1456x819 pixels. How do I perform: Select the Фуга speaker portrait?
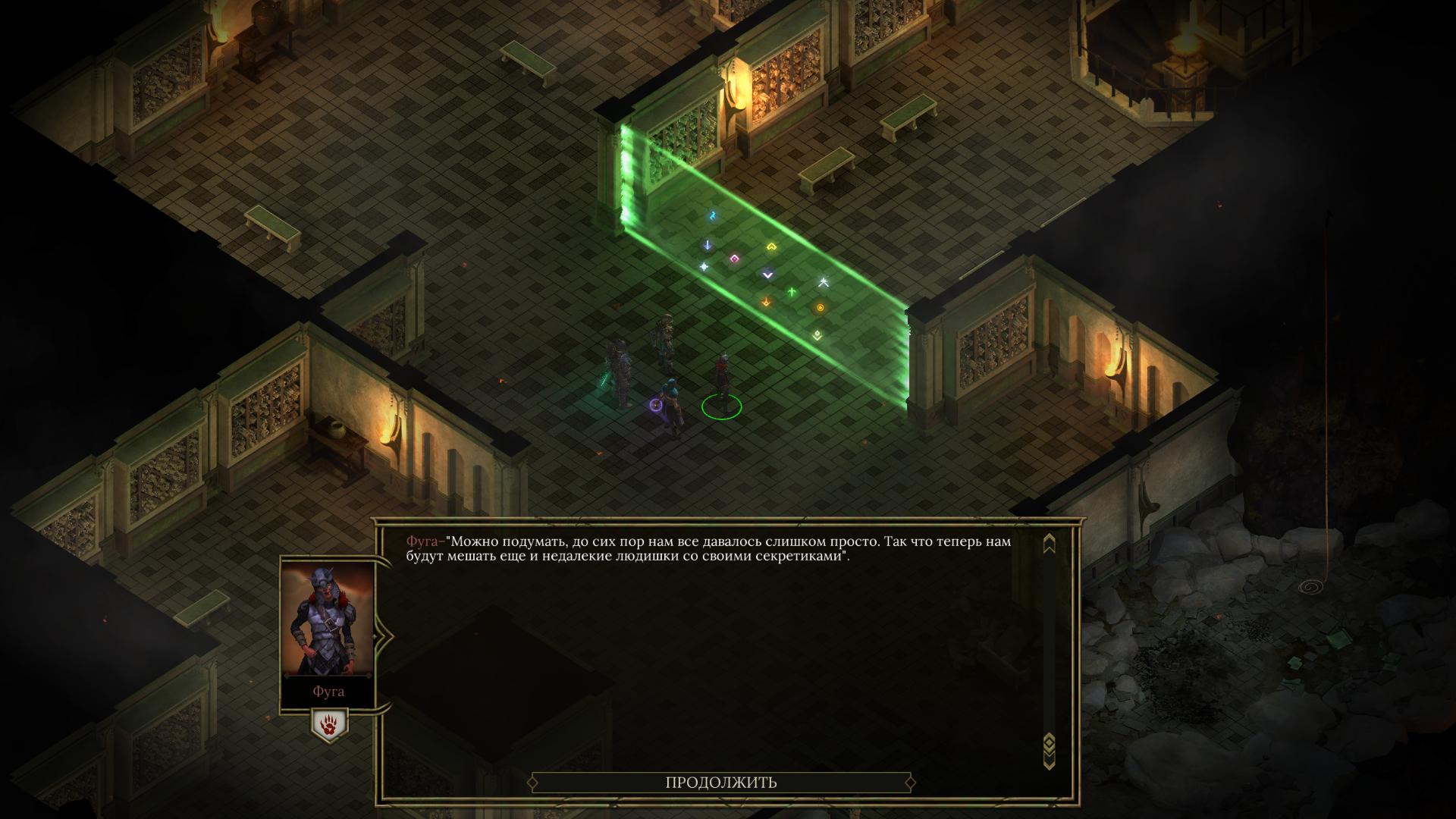[x=328, y=620]
